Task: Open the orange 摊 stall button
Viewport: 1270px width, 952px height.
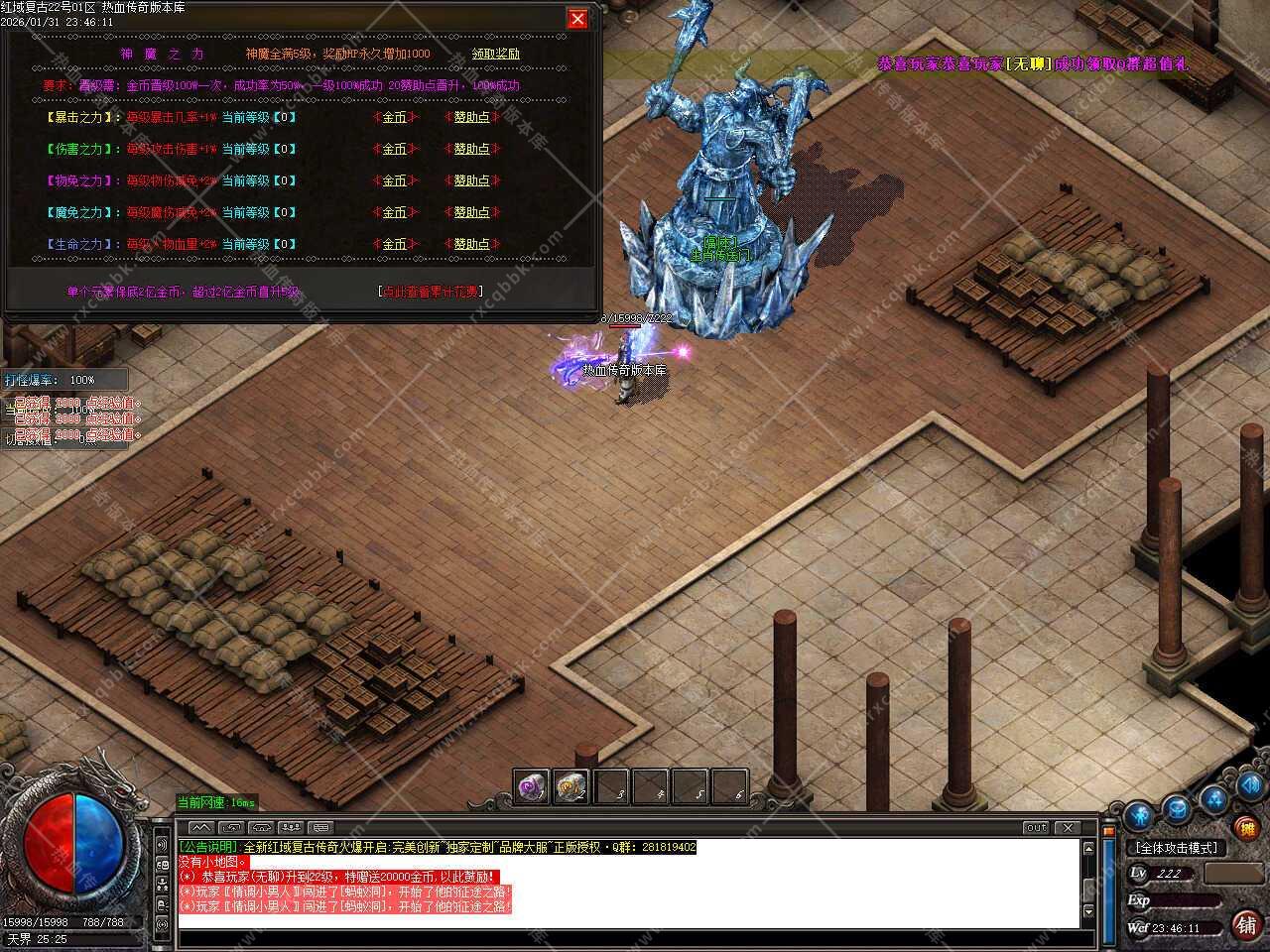Action: coord(1245,826)
